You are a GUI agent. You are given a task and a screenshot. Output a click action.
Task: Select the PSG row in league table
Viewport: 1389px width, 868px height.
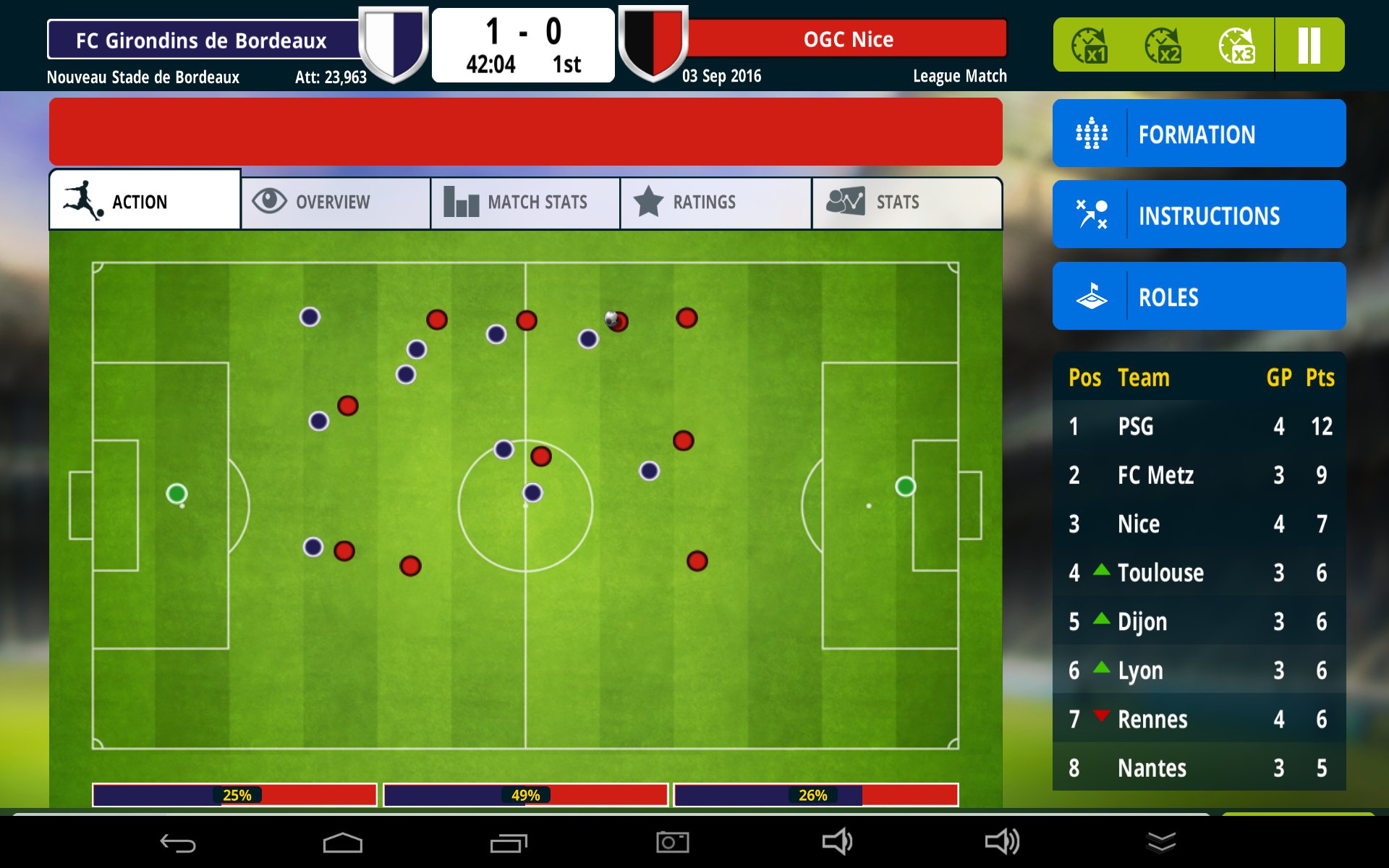pos(1199,426)
